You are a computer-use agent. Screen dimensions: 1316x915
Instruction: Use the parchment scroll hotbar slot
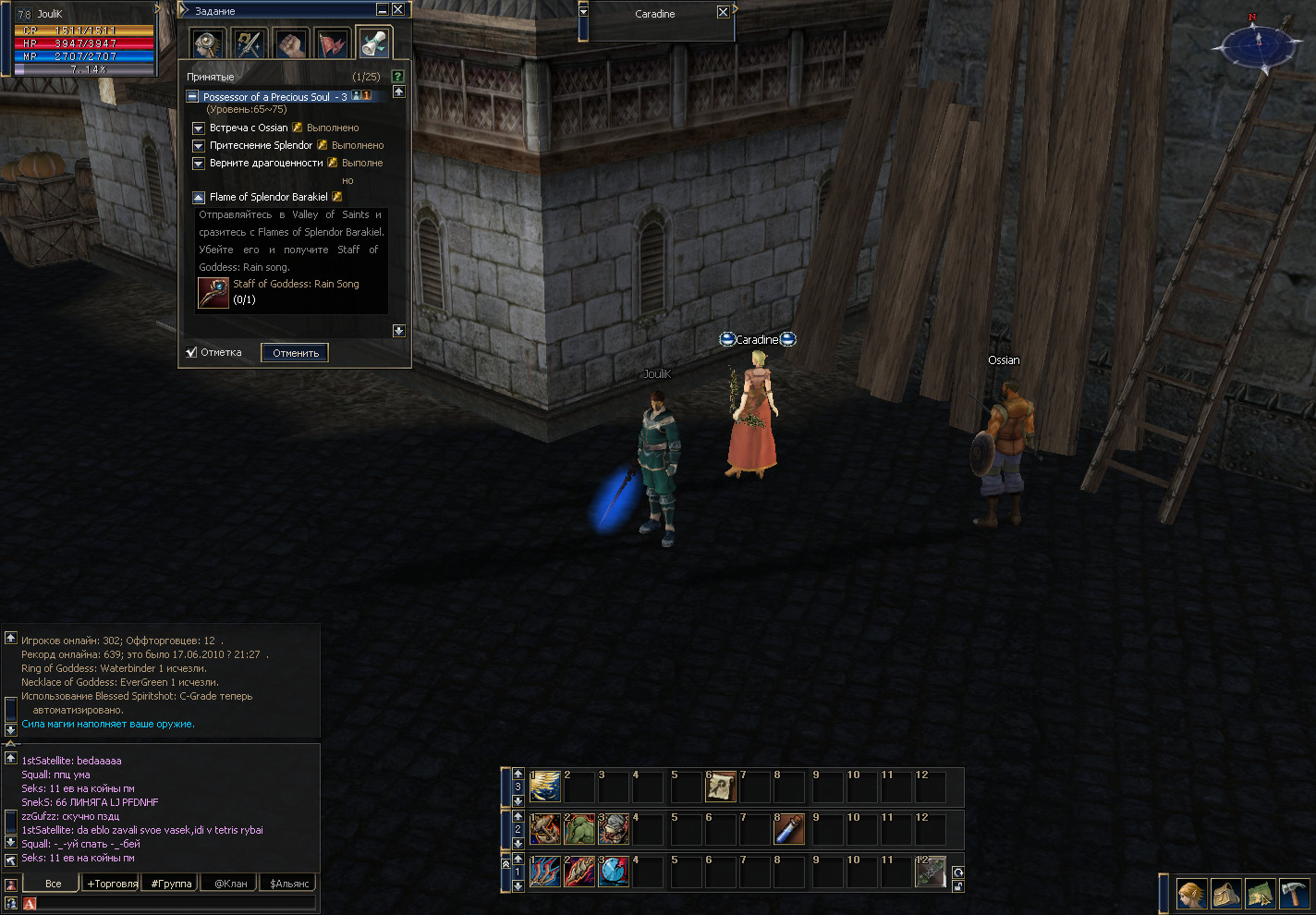721,787
